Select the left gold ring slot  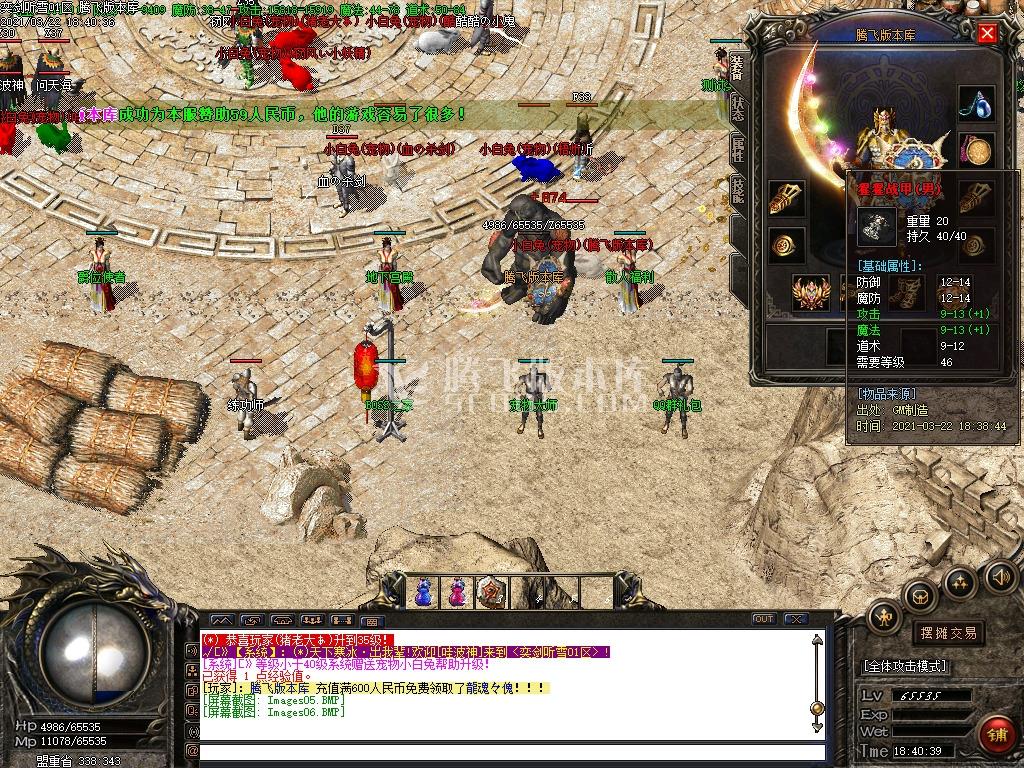[x=787, y=246]
